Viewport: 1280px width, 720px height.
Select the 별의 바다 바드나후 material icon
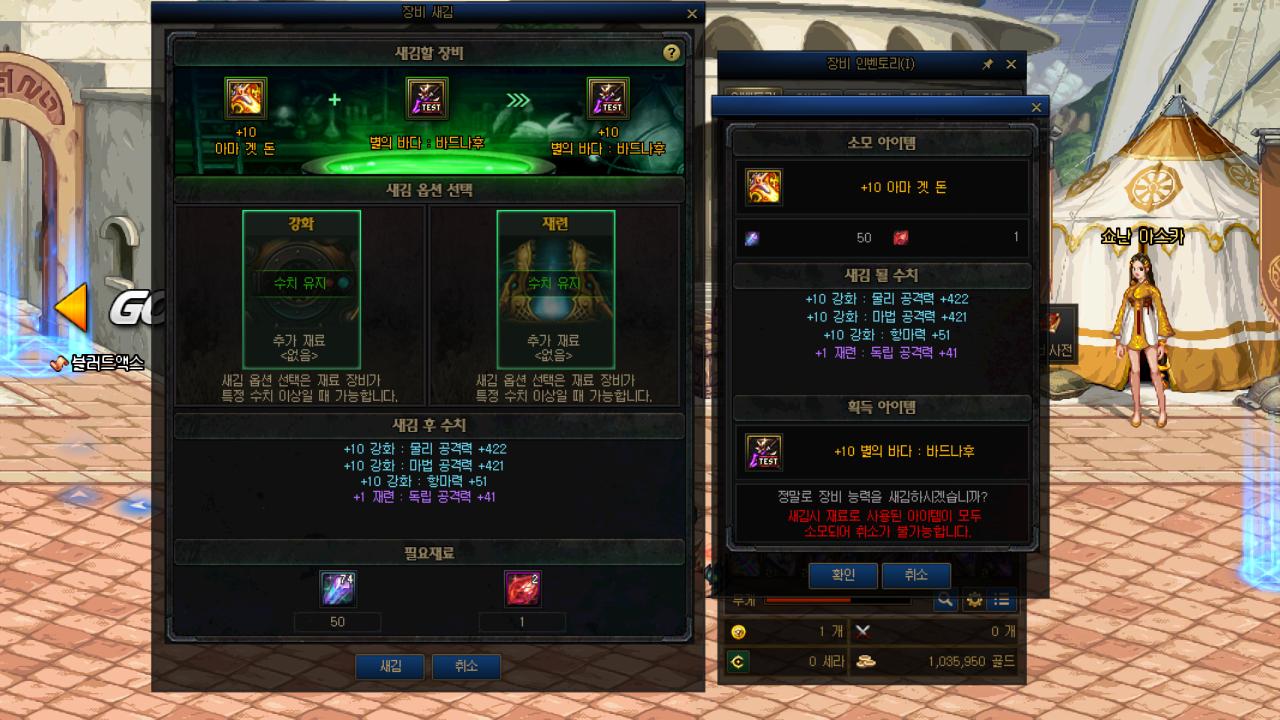click(x=425, y=98)
